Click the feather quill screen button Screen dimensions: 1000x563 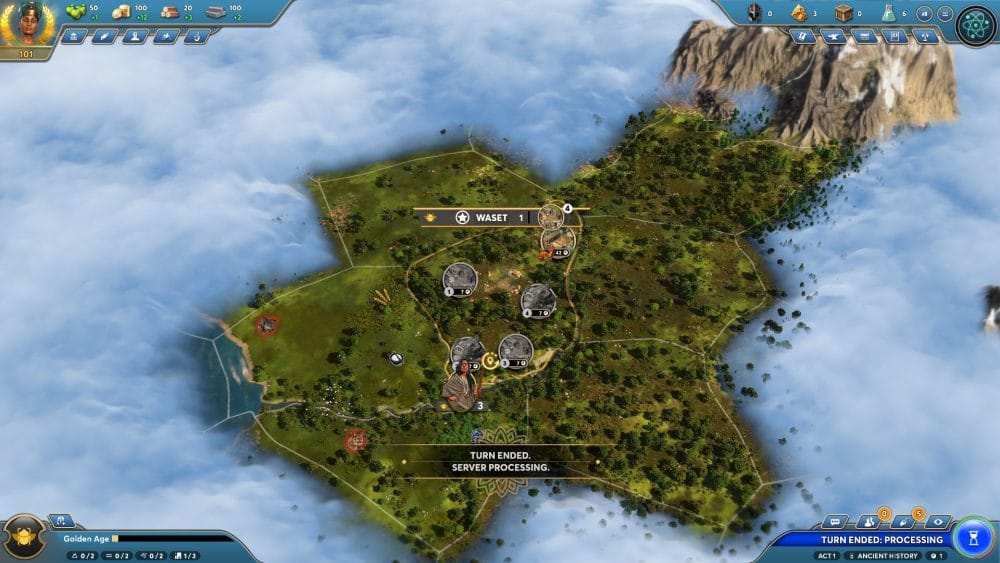pos(104,36)
